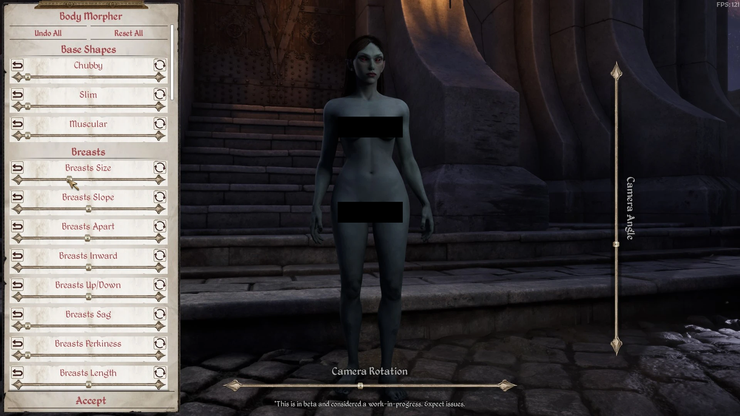Reset the Muscular slider with its circular arrows
This screenshot has height=416, width=740.
(159, 124)
